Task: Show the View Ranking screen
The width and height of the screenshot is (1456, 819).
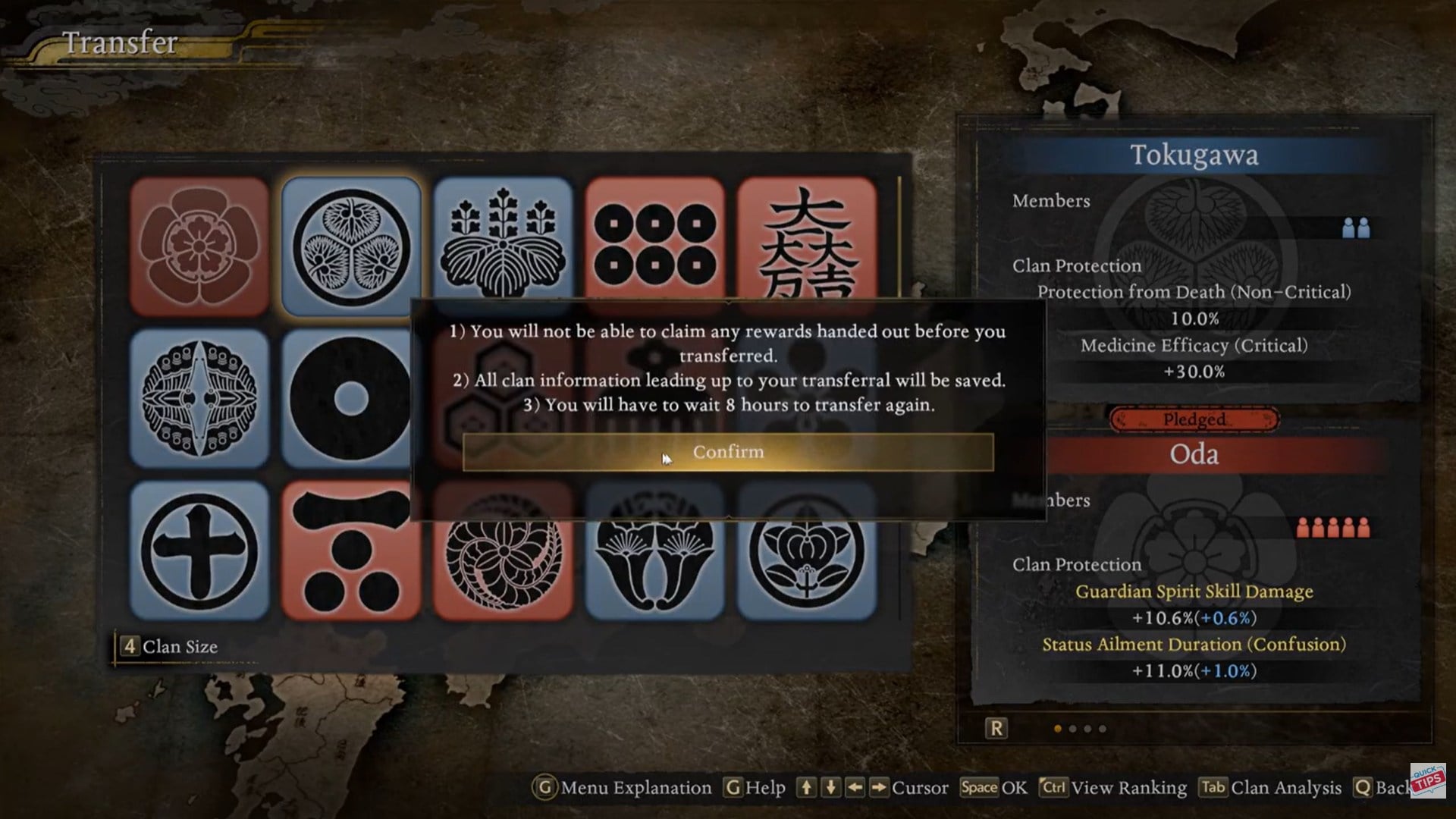Action: point(1113,788)
